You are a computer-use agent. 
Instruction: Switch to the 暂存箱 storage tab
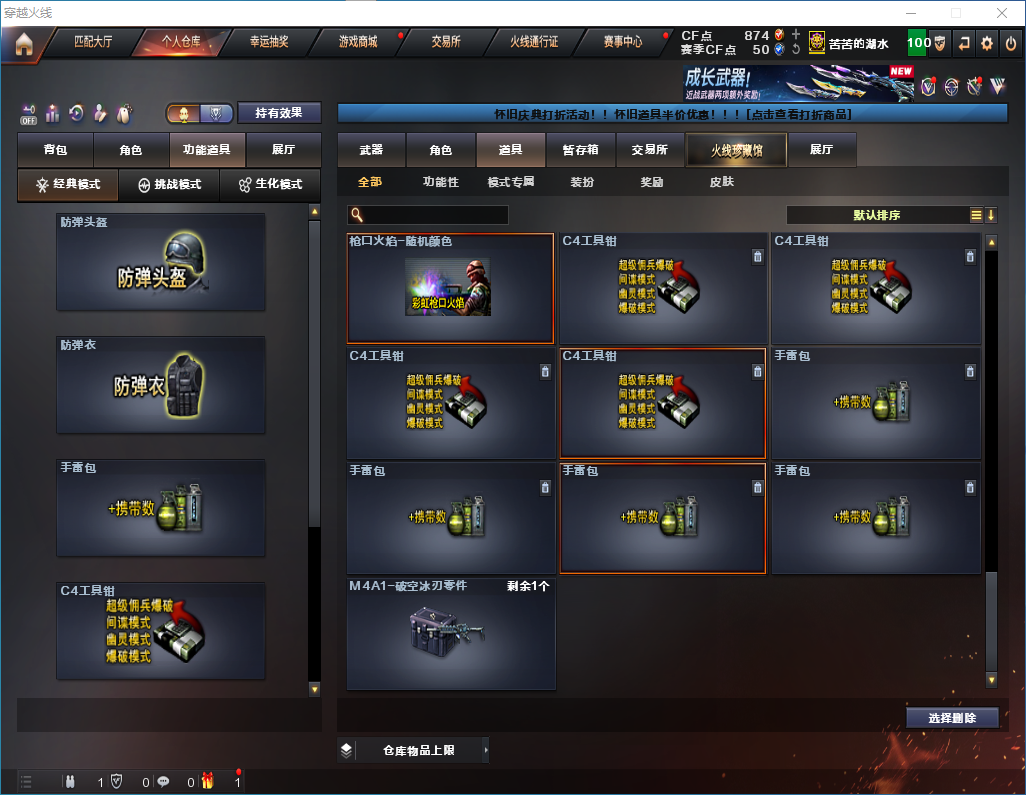click(x=580, y=150)
